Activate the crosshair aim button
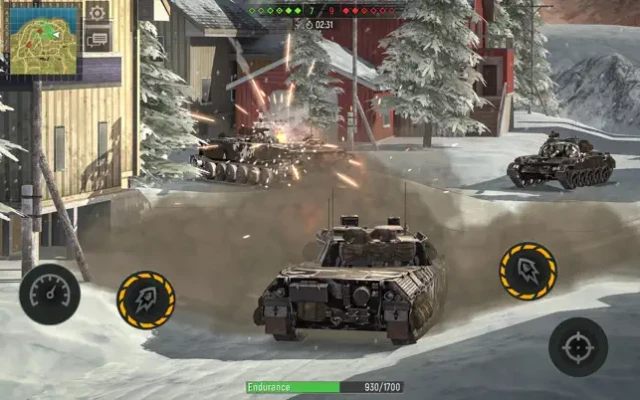Image resolution: width=640 pixels, height=400 pixels. (578, 347)
